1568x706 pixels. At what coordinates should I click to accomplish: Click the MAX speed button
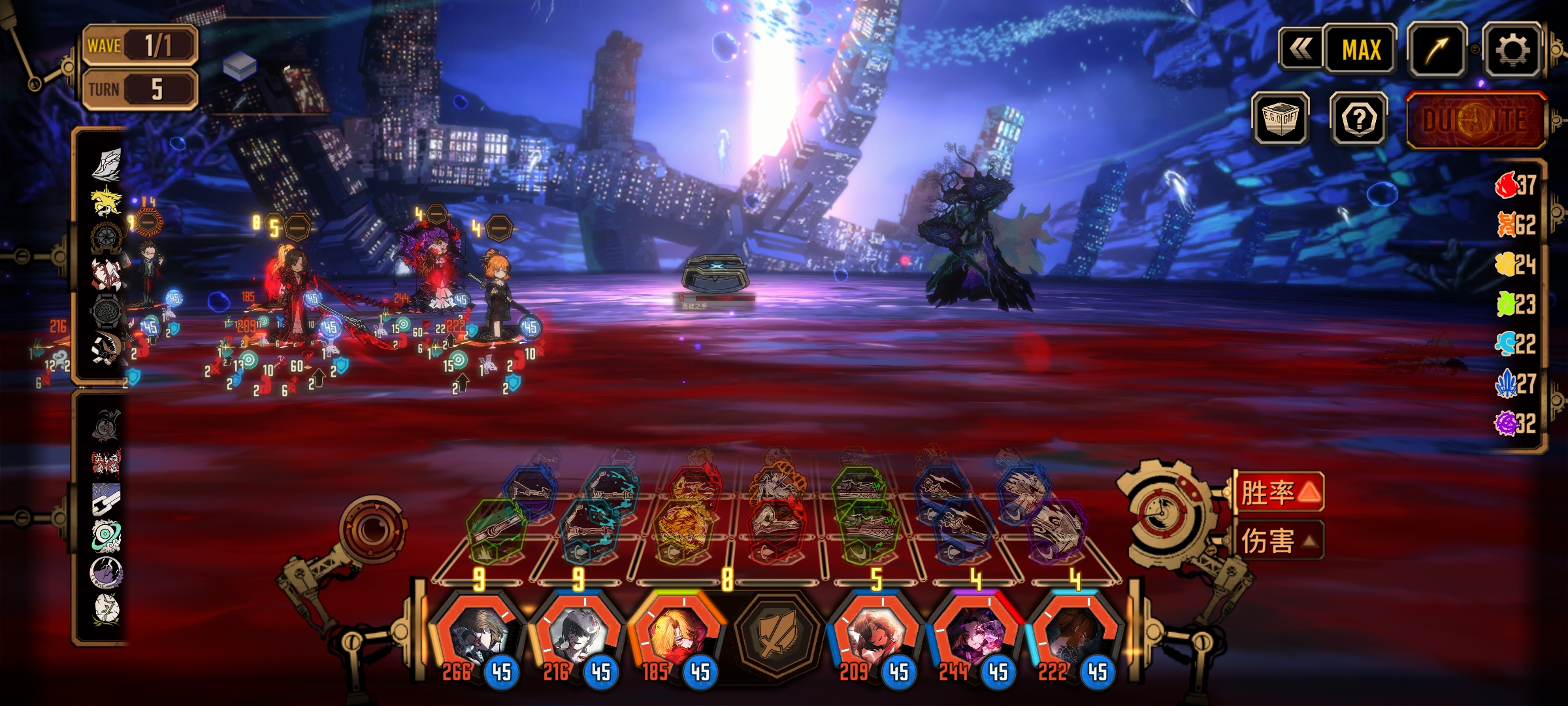point(1361,50)
